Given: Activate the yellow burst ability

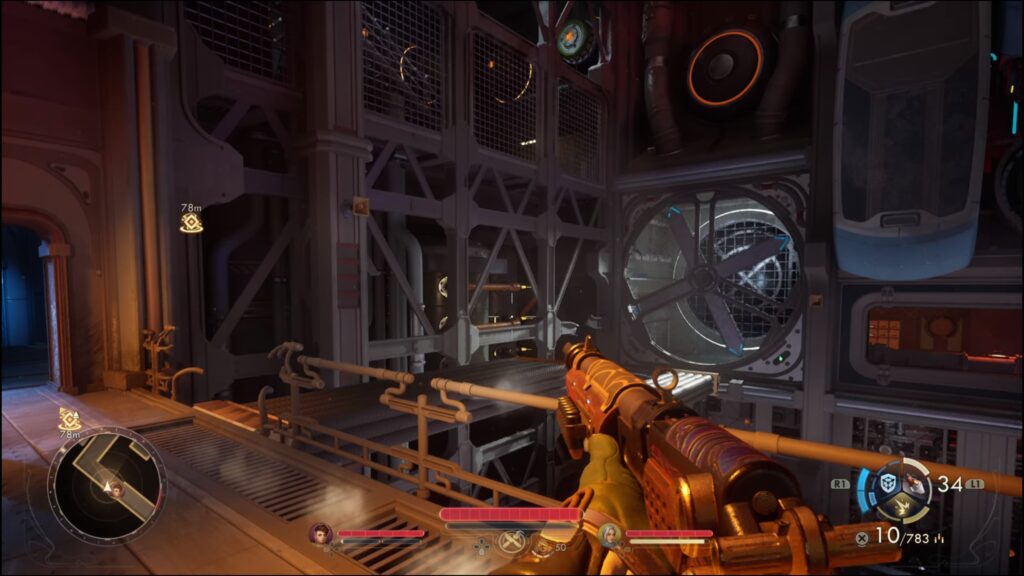Looking at the screenshot, I should 902,507.
